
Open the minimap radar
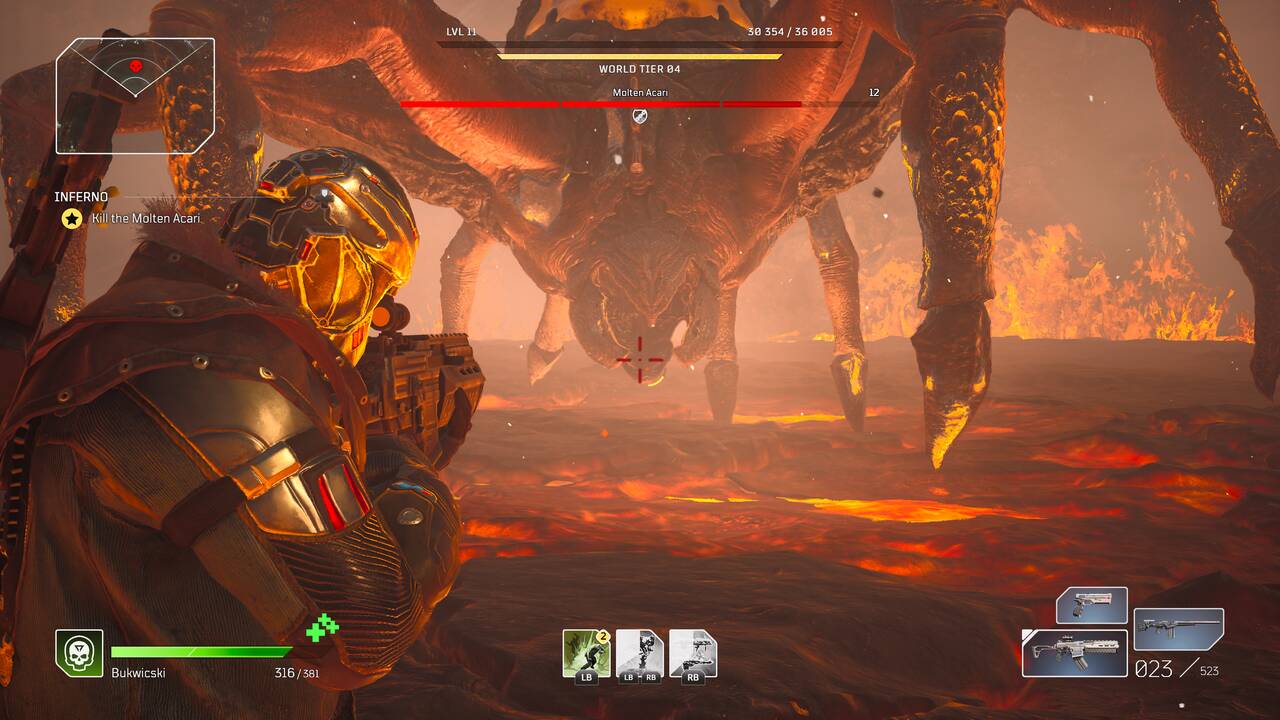tap(135, 95)
